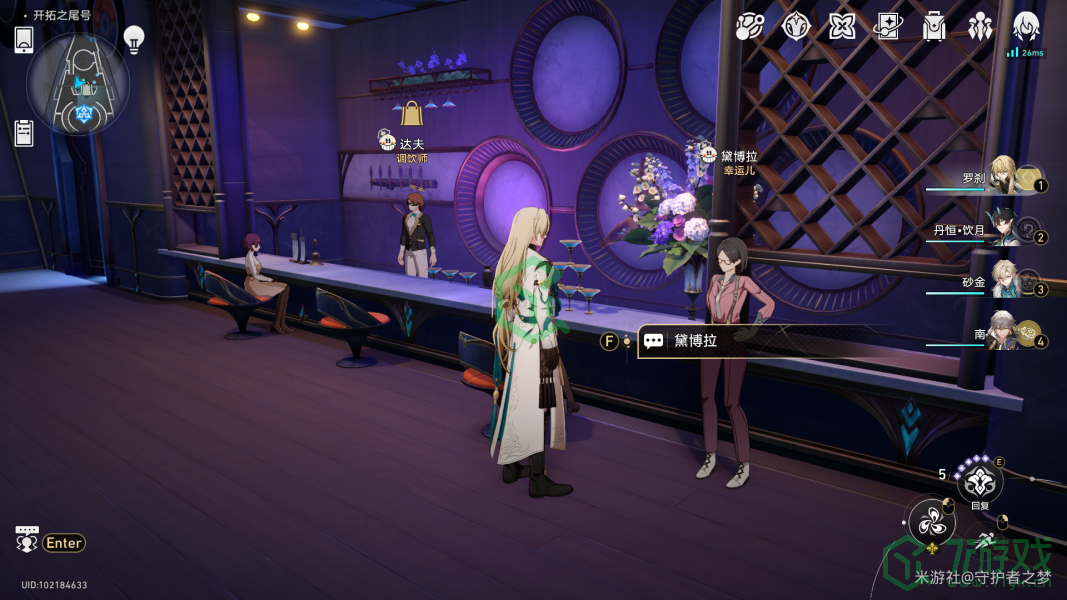Image resolution: width=1067 pixels, height=600 pixels.
Task: Open the circular minimap
Action: point(78,84)
